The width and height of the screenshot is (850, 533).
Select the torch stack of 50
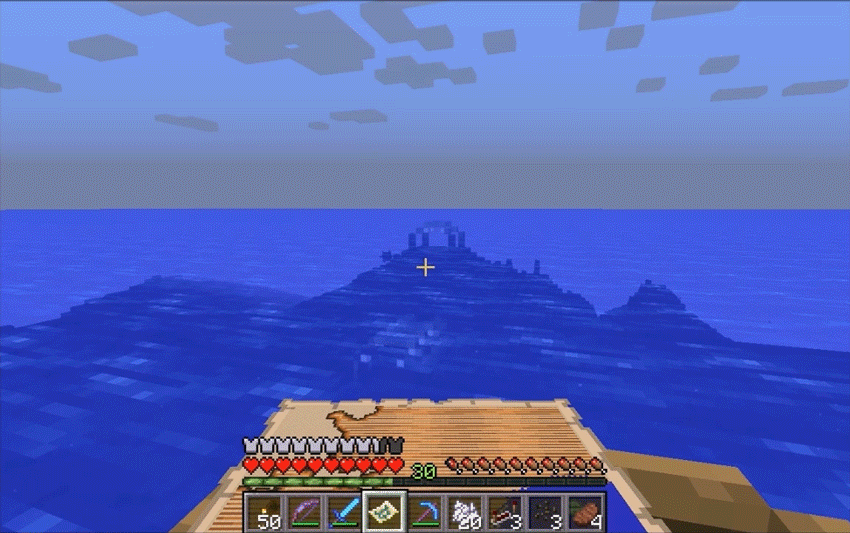264,511
